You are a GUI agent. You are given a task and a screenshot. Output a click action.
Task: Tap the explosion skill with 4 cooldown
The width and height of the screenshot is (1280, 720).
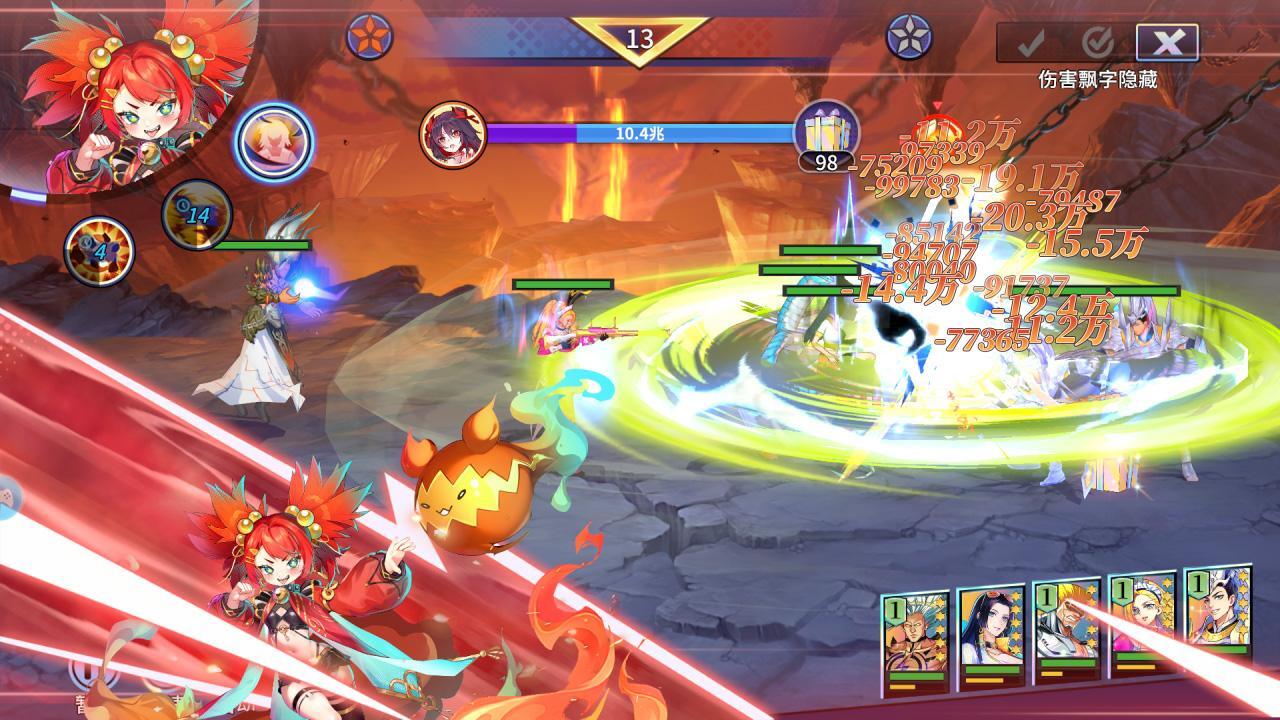click(x=99, y=250)
